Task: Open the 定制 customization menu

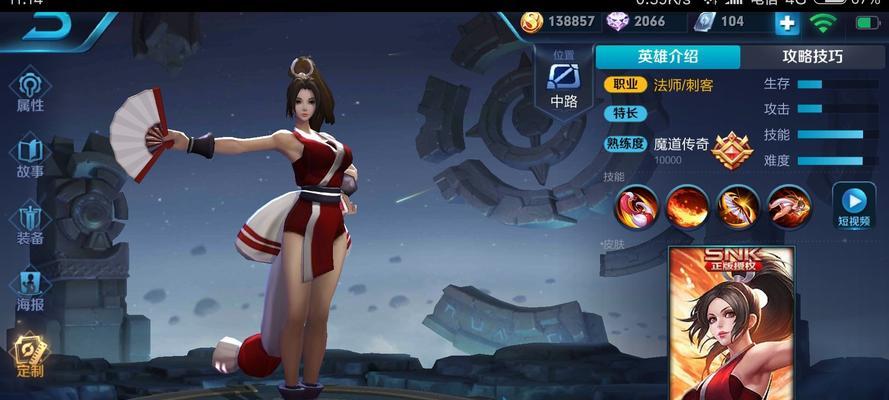Action: pos(30,355)
